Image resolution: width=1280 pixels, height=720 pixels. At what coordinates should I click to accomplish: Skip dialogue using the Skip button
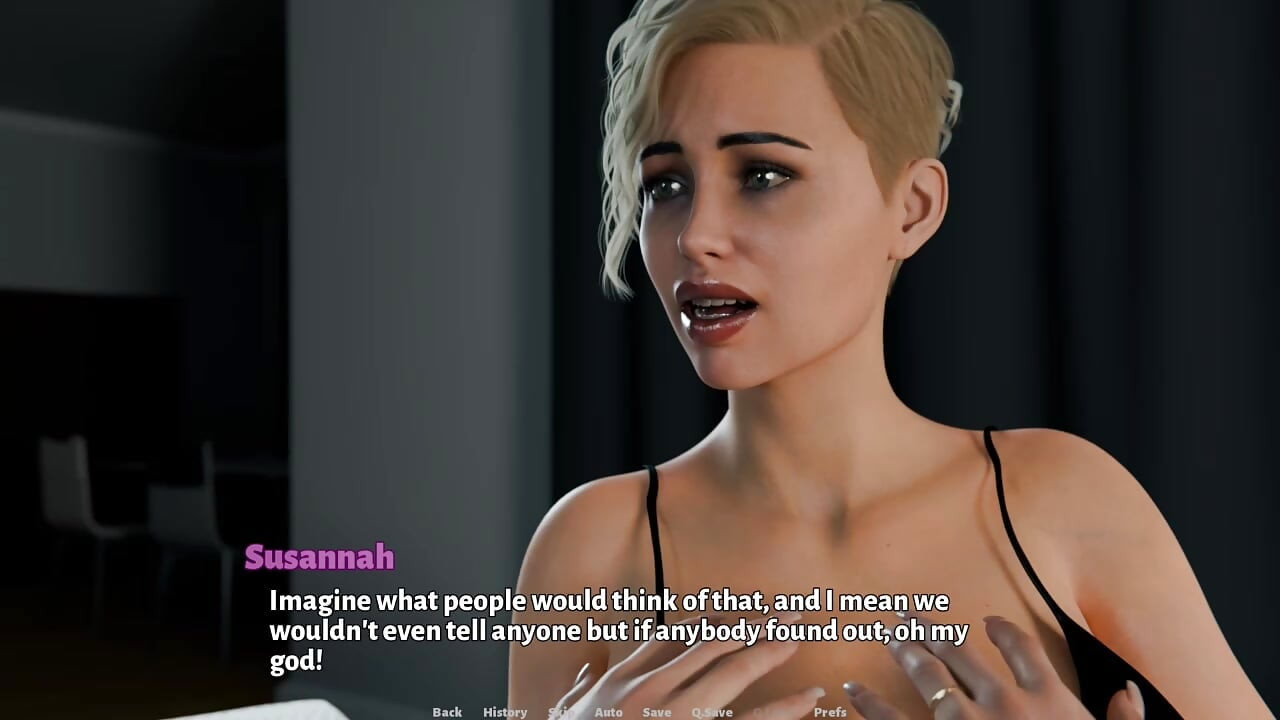pos(560,712)
